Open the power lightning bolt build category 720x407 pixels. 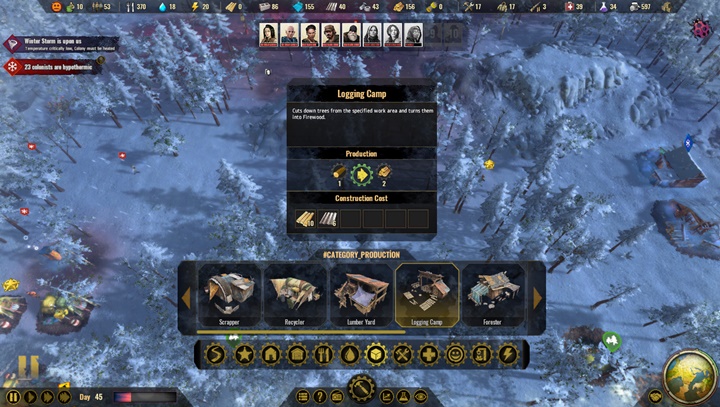point(507,354)
